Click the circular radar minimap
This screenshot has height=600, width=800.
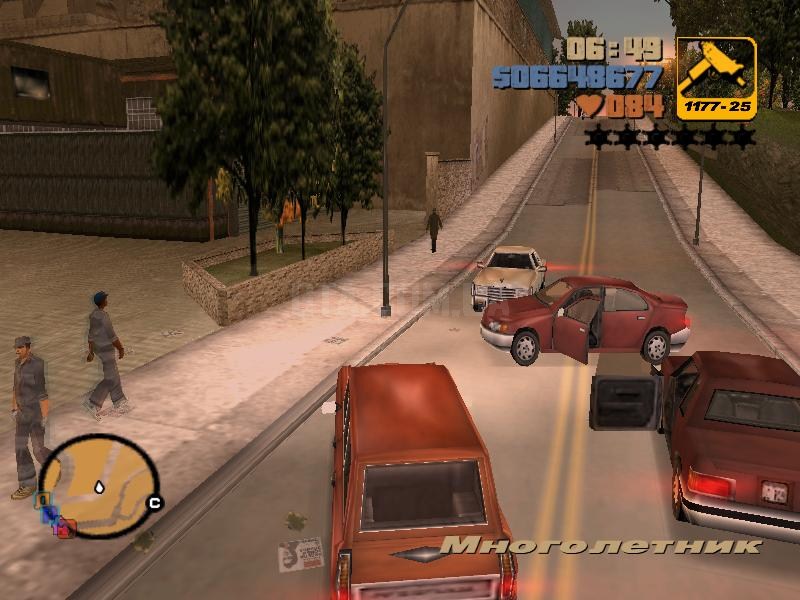(x=97, y=485)
